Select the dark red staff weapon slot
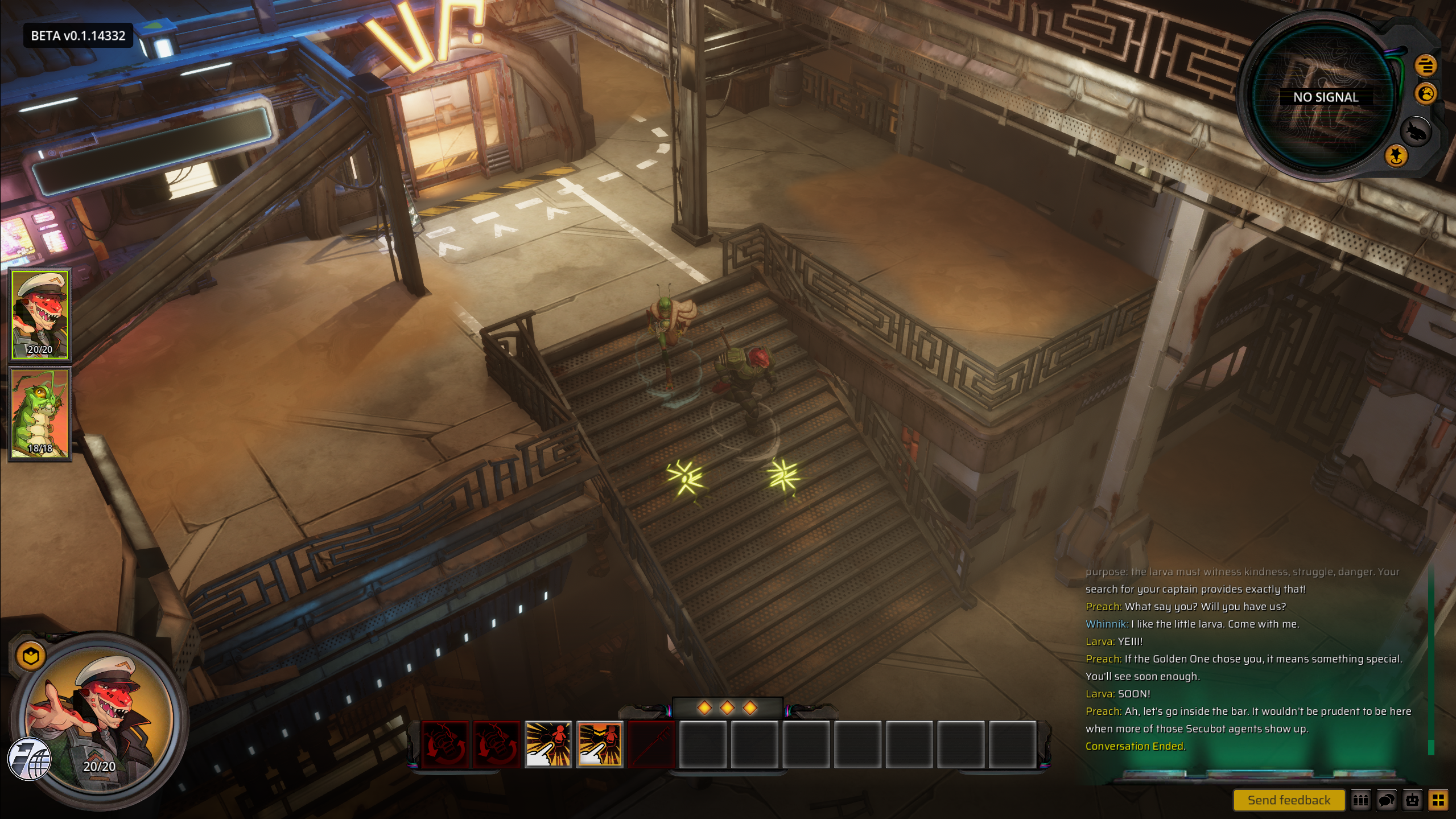1456x819 pixels. pos(651,744)
